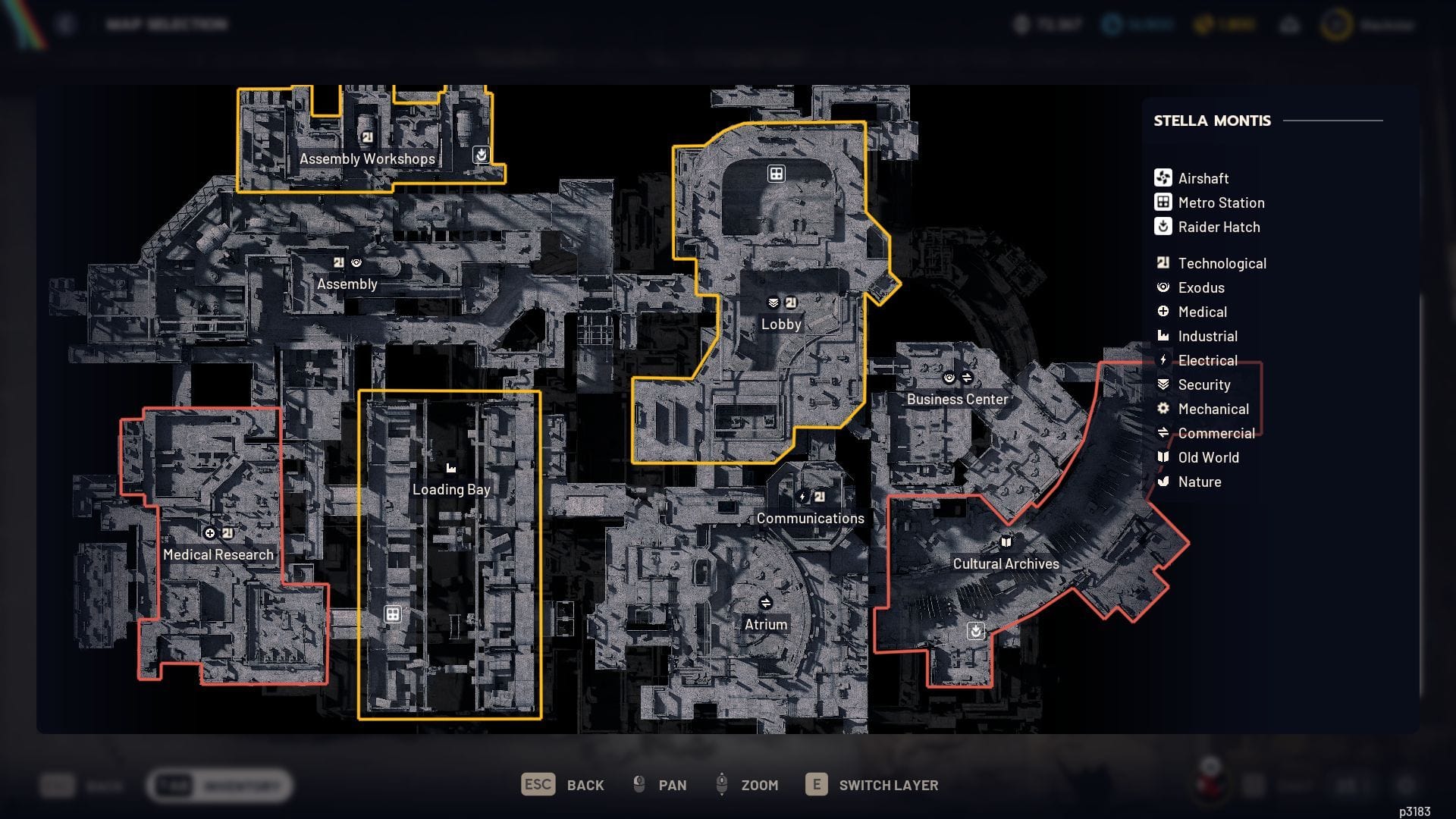Click the Industrial marker in the Loading Bay
The width and height of the screenshot is (1456, 819).
click(451, 468)
